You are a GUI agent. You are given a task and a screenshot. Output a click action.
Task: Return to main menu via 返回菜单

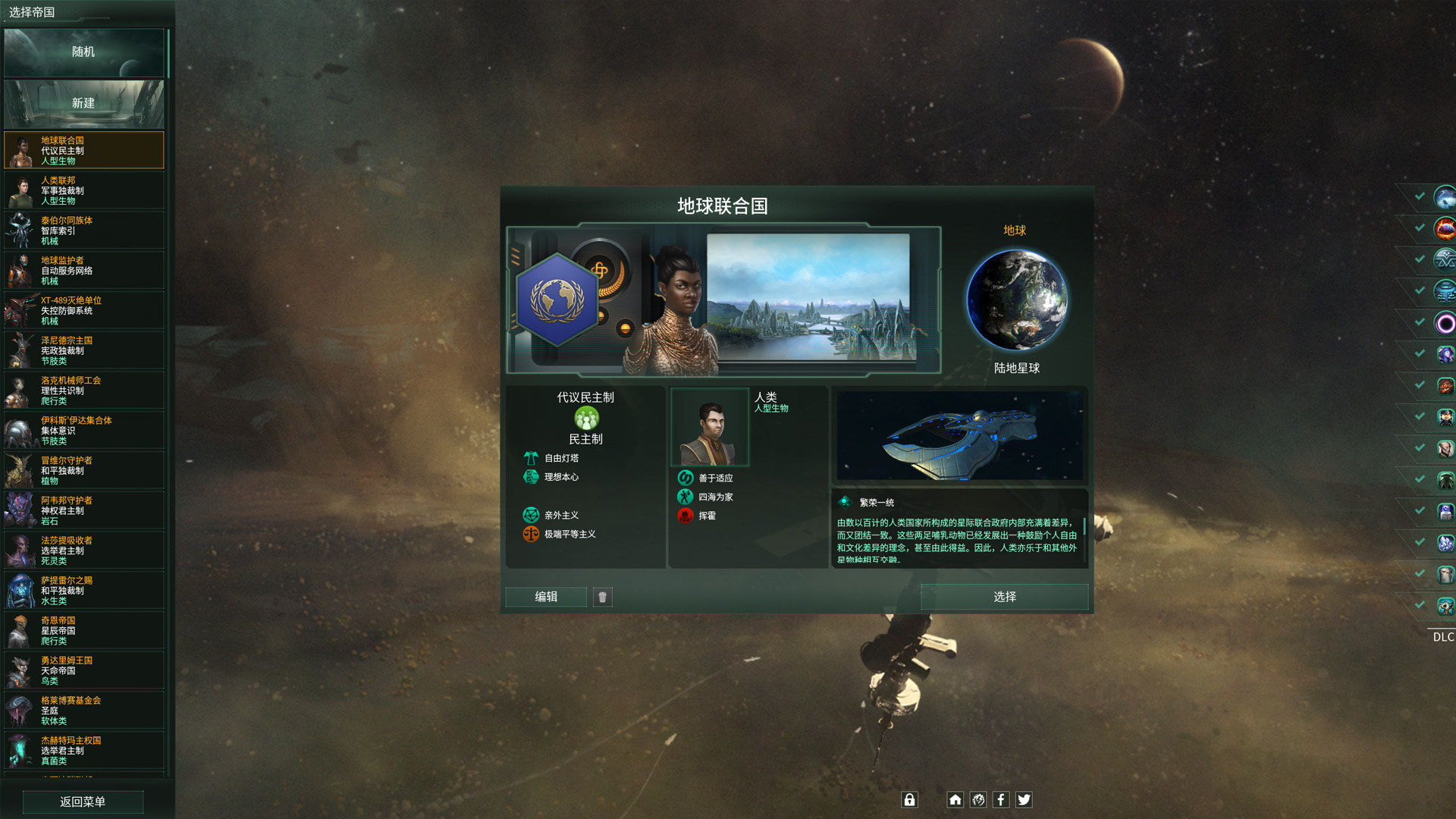point(83,802)
